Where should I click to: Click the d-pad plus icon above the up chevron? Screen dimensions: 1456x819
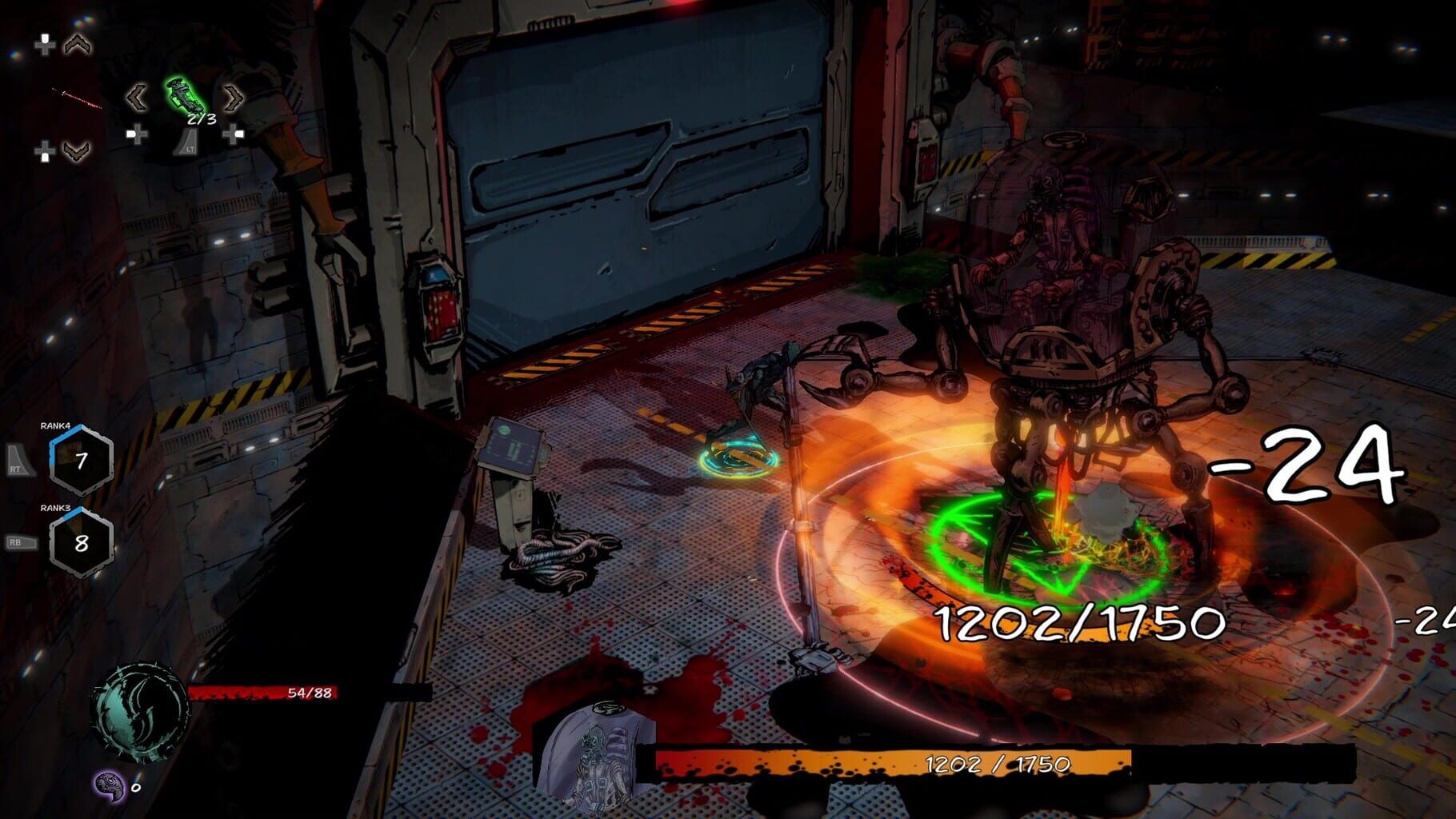tap(45, 45)
